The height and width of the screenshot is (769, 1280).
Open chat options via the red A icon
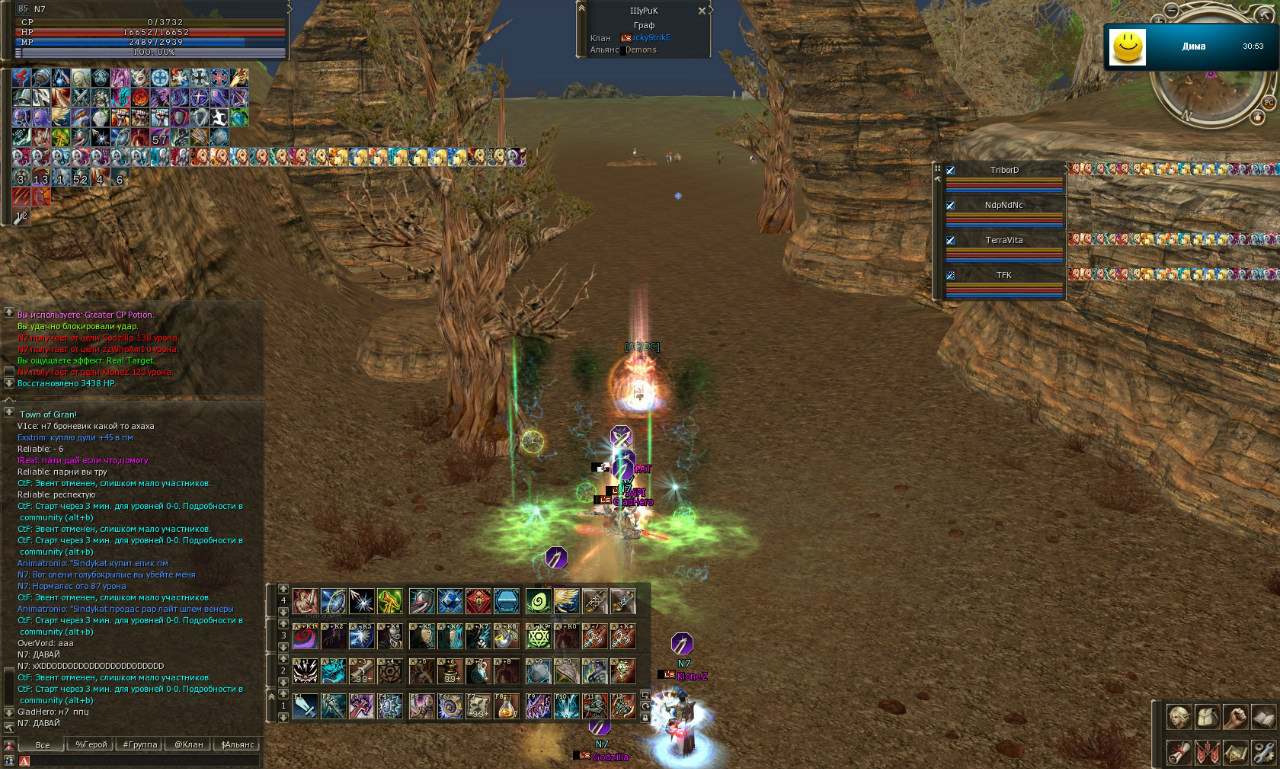tap(25, 760)
